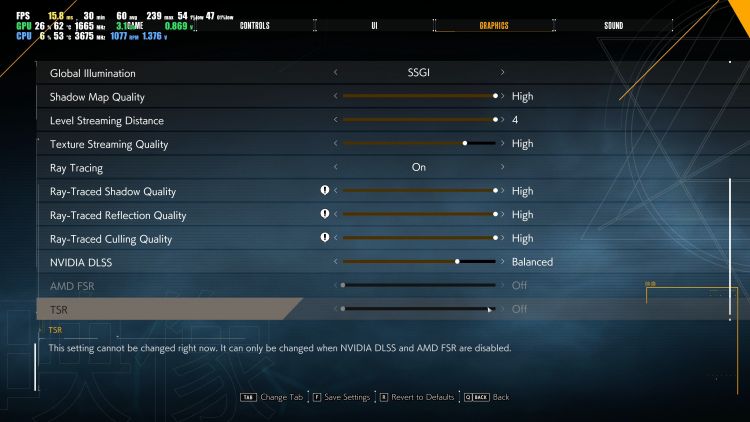750x422 pixels.
Task: Switch to the Sound tab
Action: pos(613,25)
